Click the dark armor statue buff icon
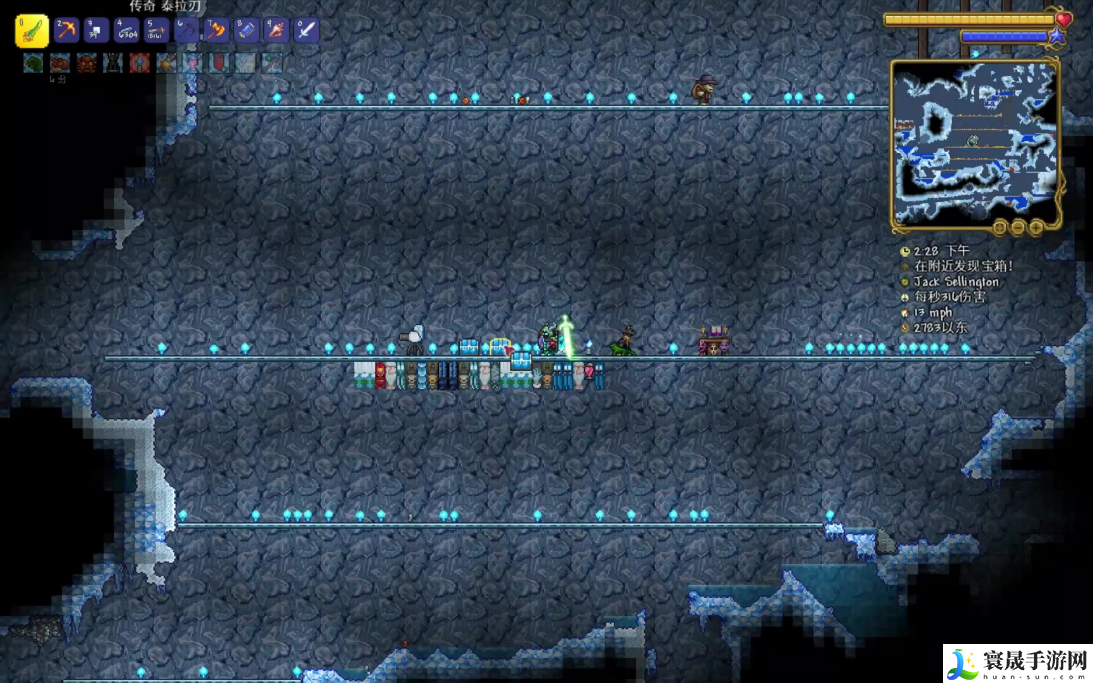The image size is (1093, 683). 113,63
